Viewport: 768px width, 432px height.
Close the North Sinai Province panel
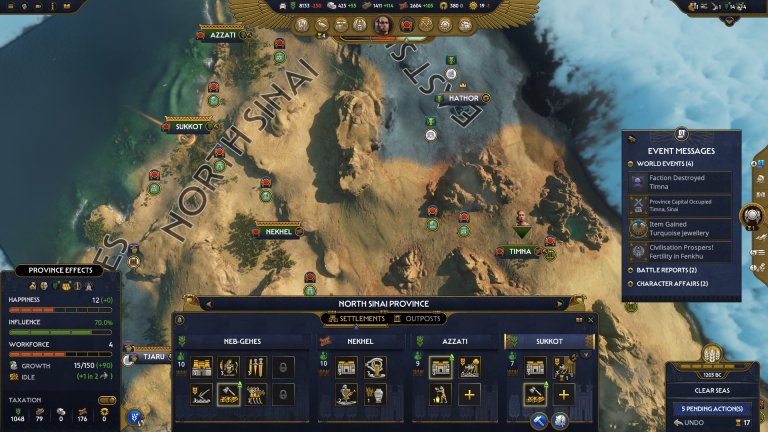click(591, 320)
